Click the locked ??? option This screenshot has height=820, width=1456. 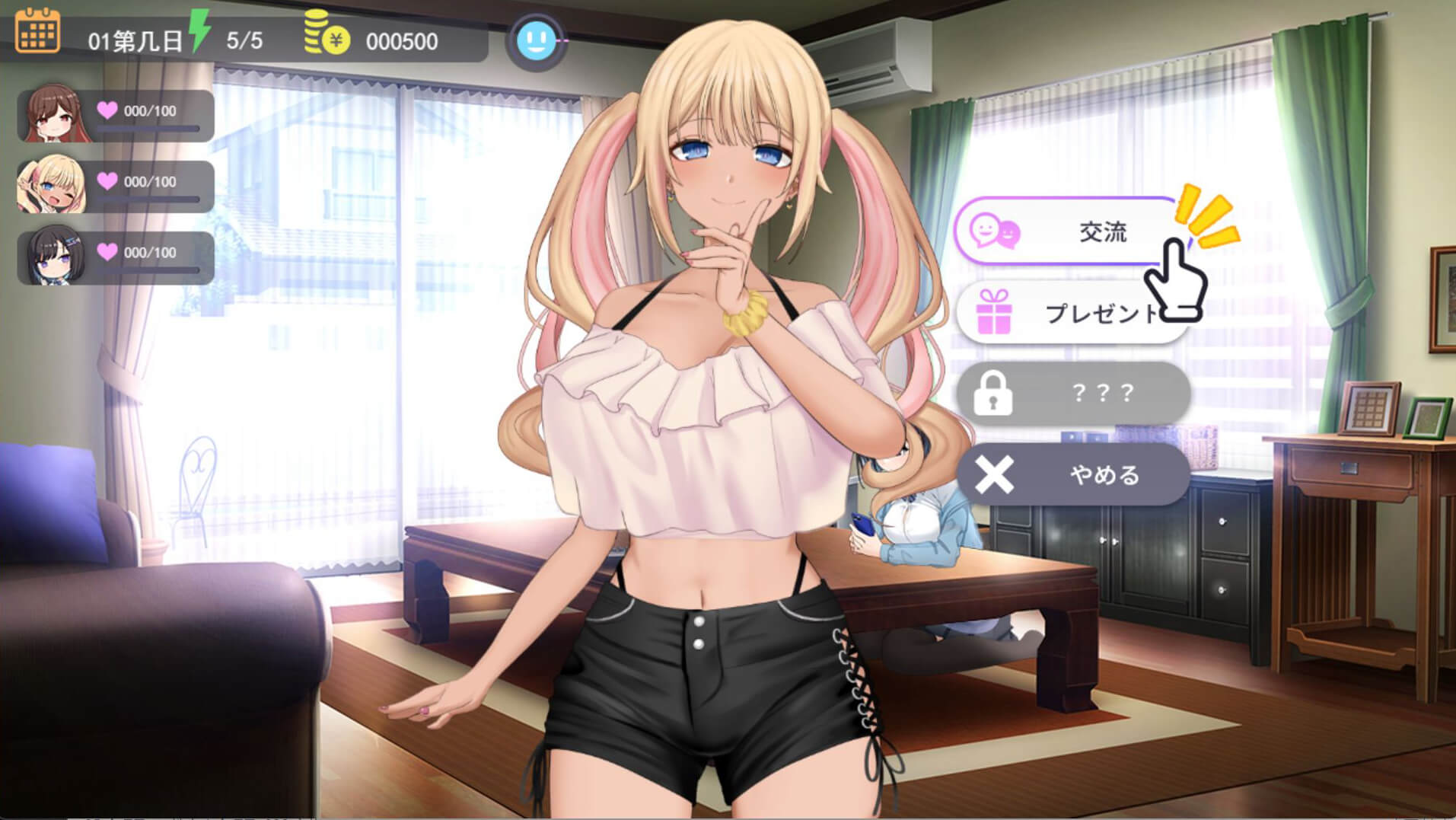(1073, 393)
